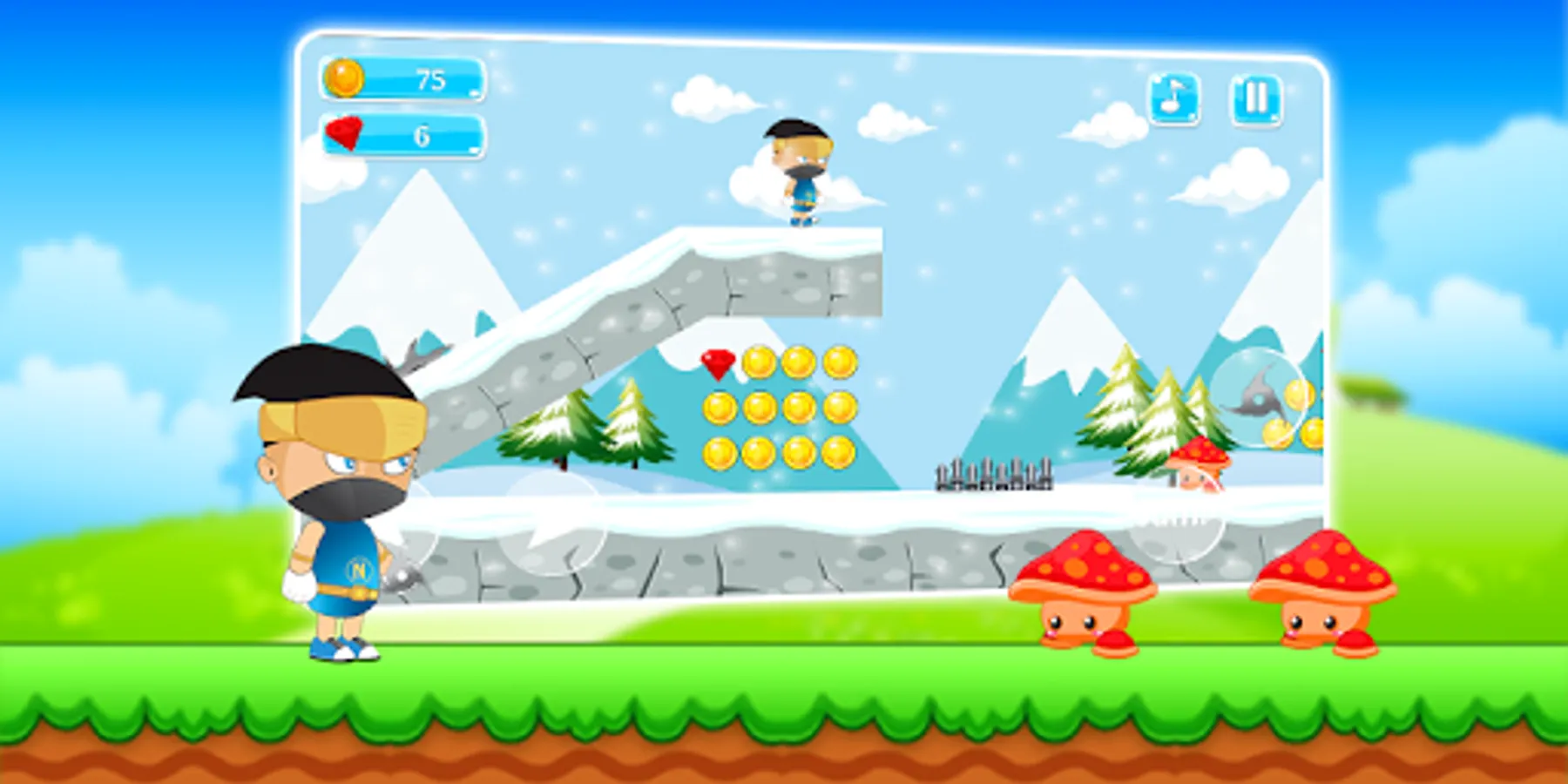1568x784 pixels.
Task: Click the number 75 coin total
Action: pos(429,79)
